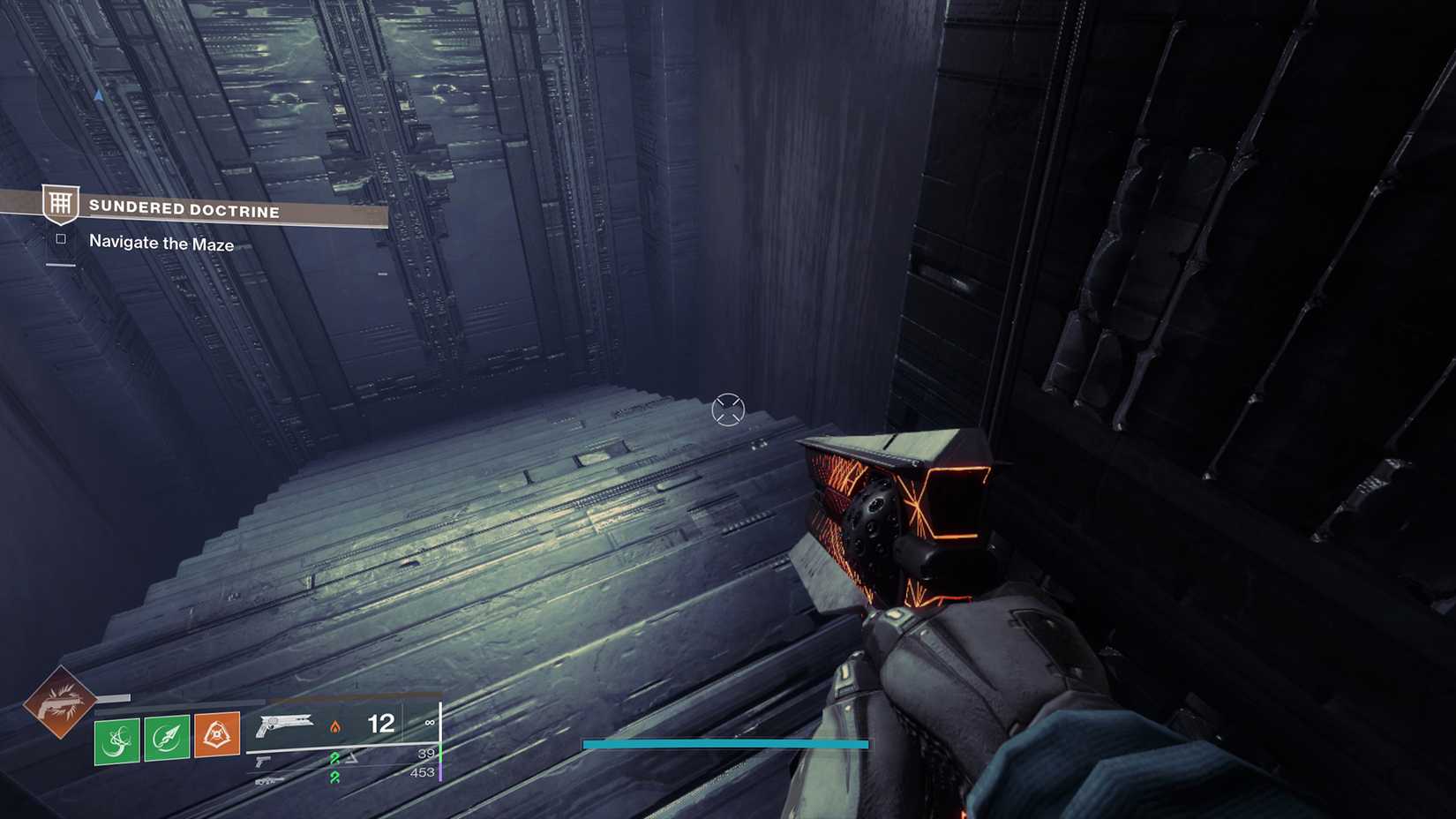Image resolution: width=1456 pixels, height=819 pixels.
Task: Click the green grenade ability icon
Action: click(116, 739)
